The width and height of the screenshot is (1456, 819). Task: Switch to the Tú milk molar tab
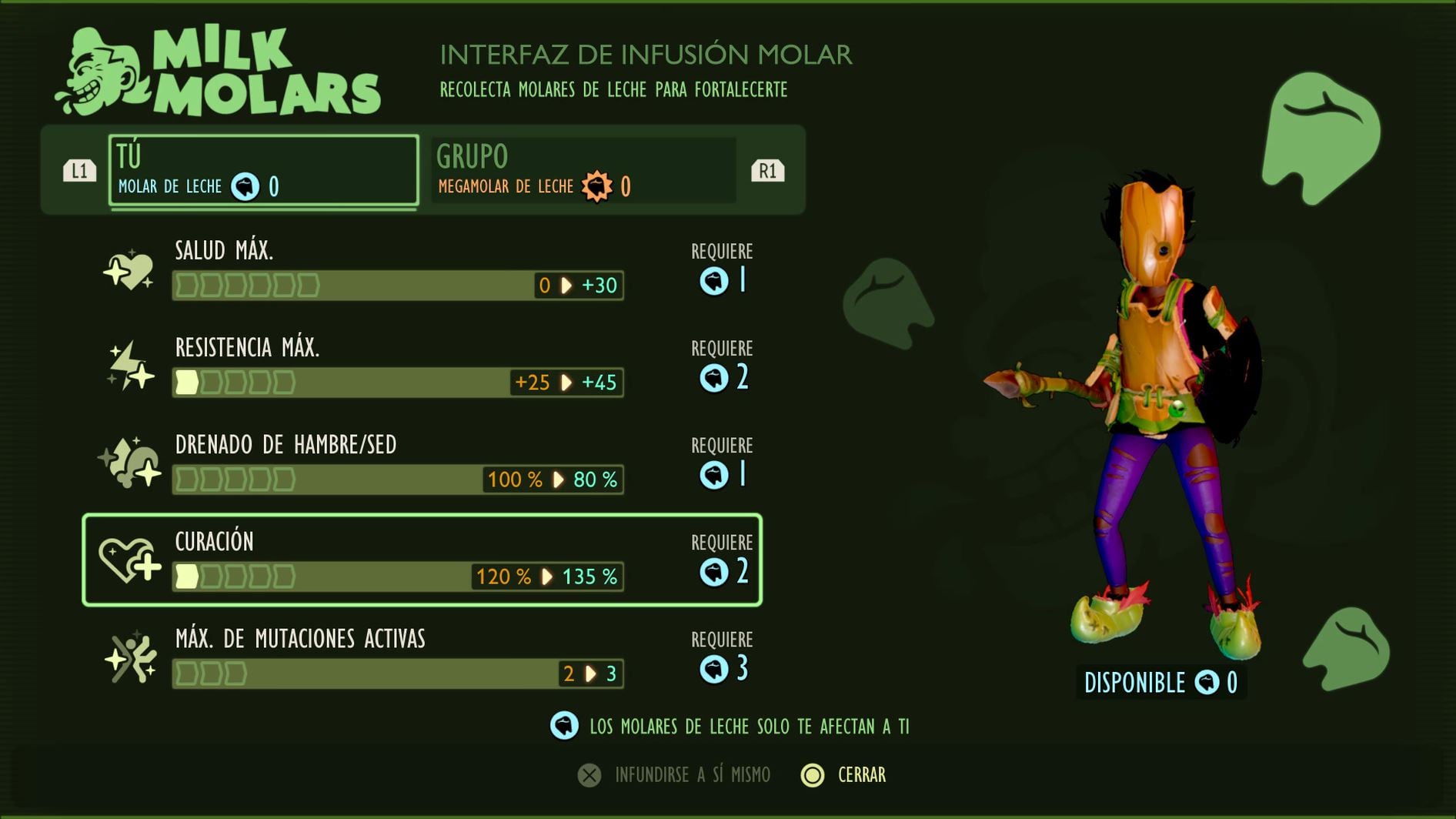[x=264, y=170]
